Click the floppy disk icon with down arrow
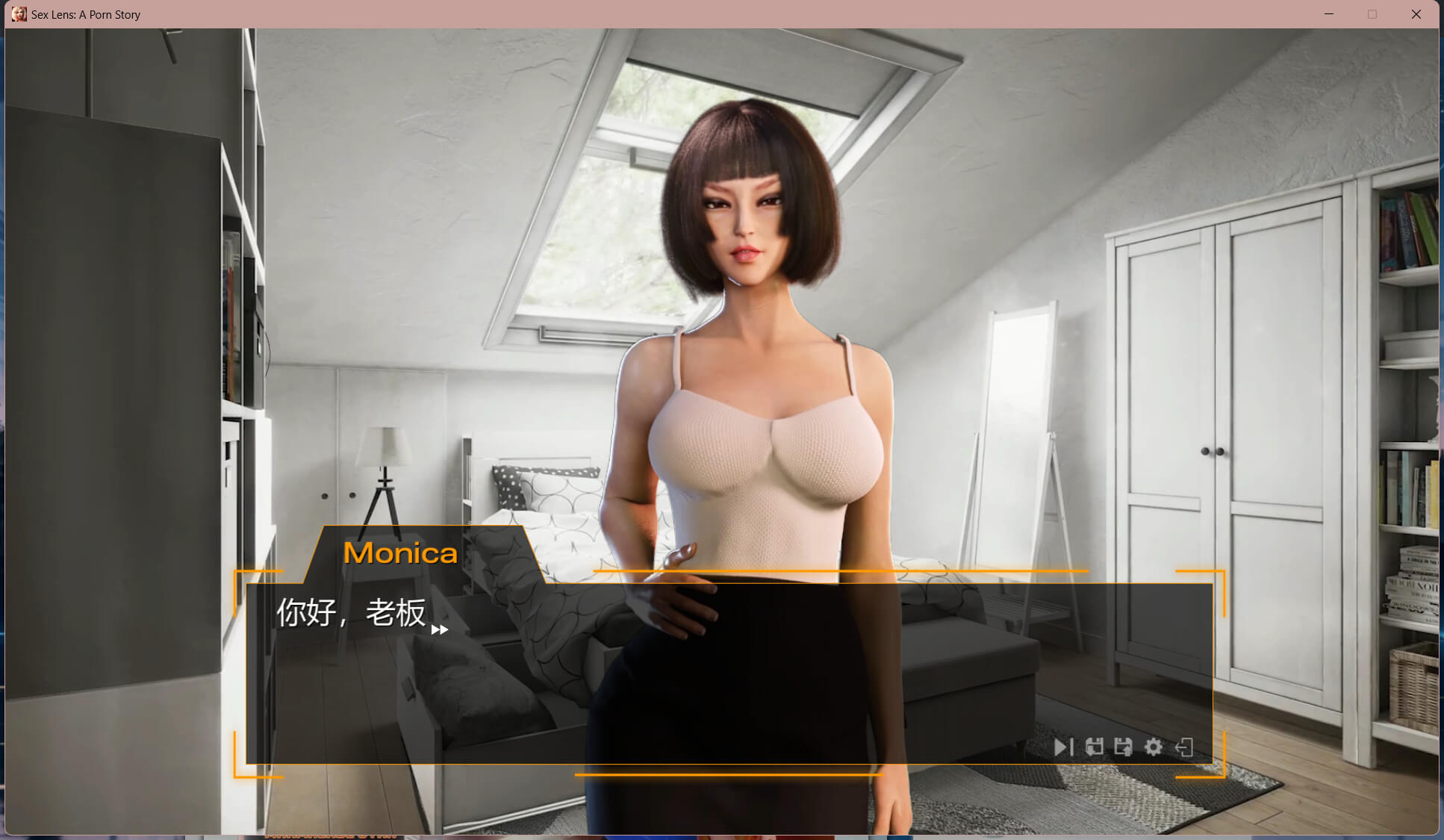 1095,747
